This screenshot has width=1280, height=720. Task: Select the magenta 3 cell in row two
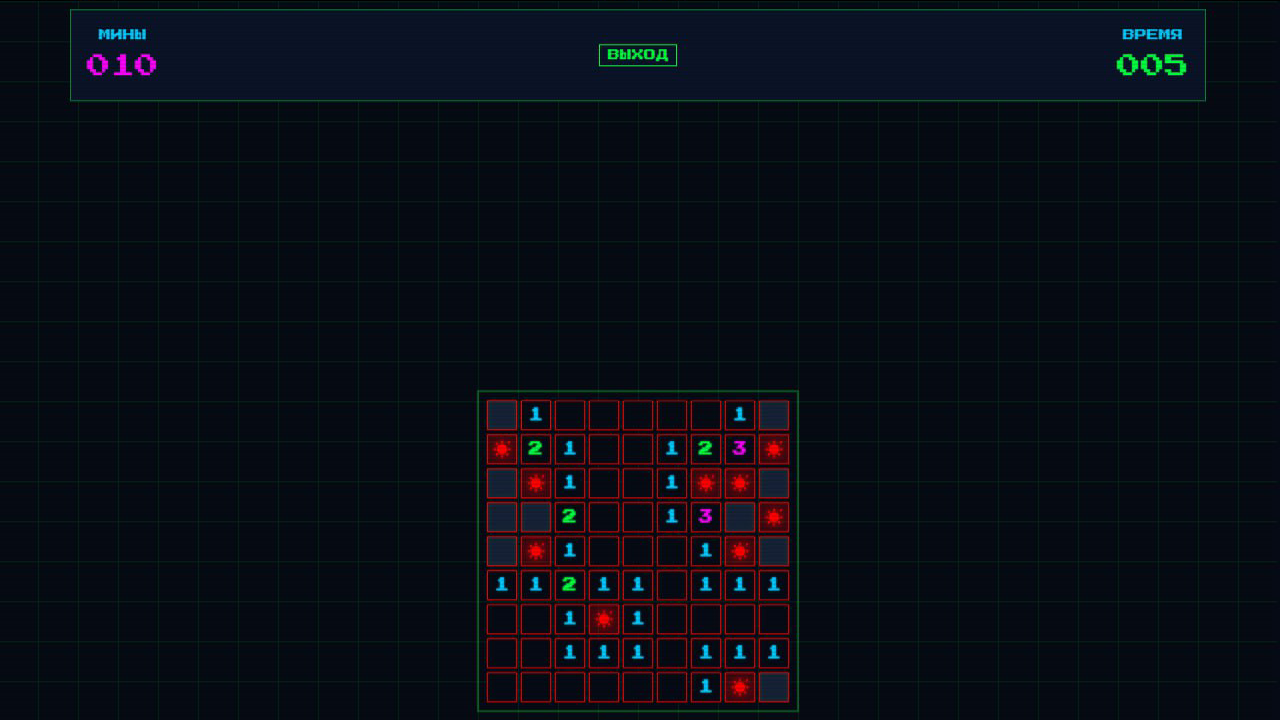point(739,449)
